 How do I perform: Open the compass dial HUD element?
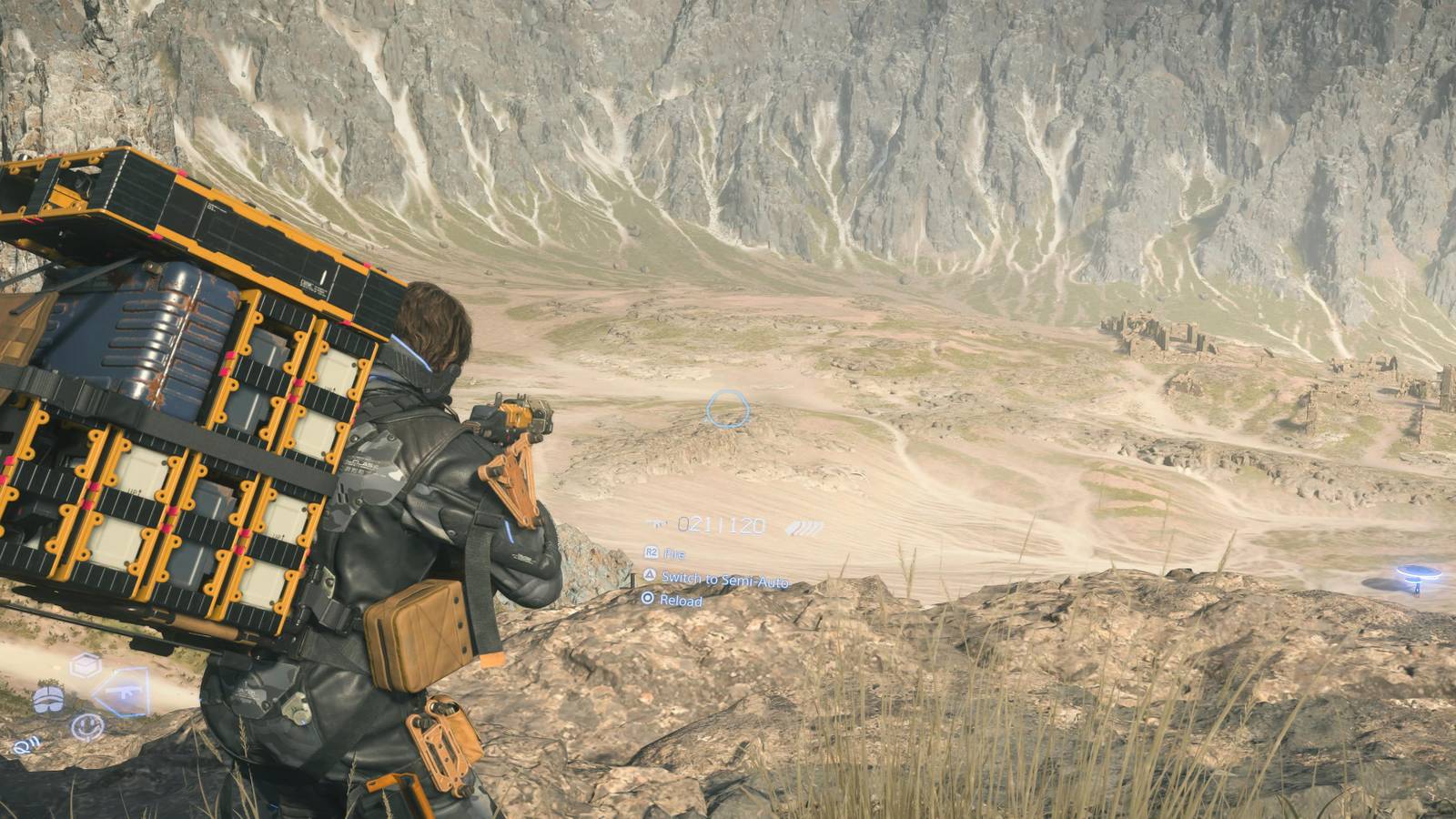[x=86, y=728]
